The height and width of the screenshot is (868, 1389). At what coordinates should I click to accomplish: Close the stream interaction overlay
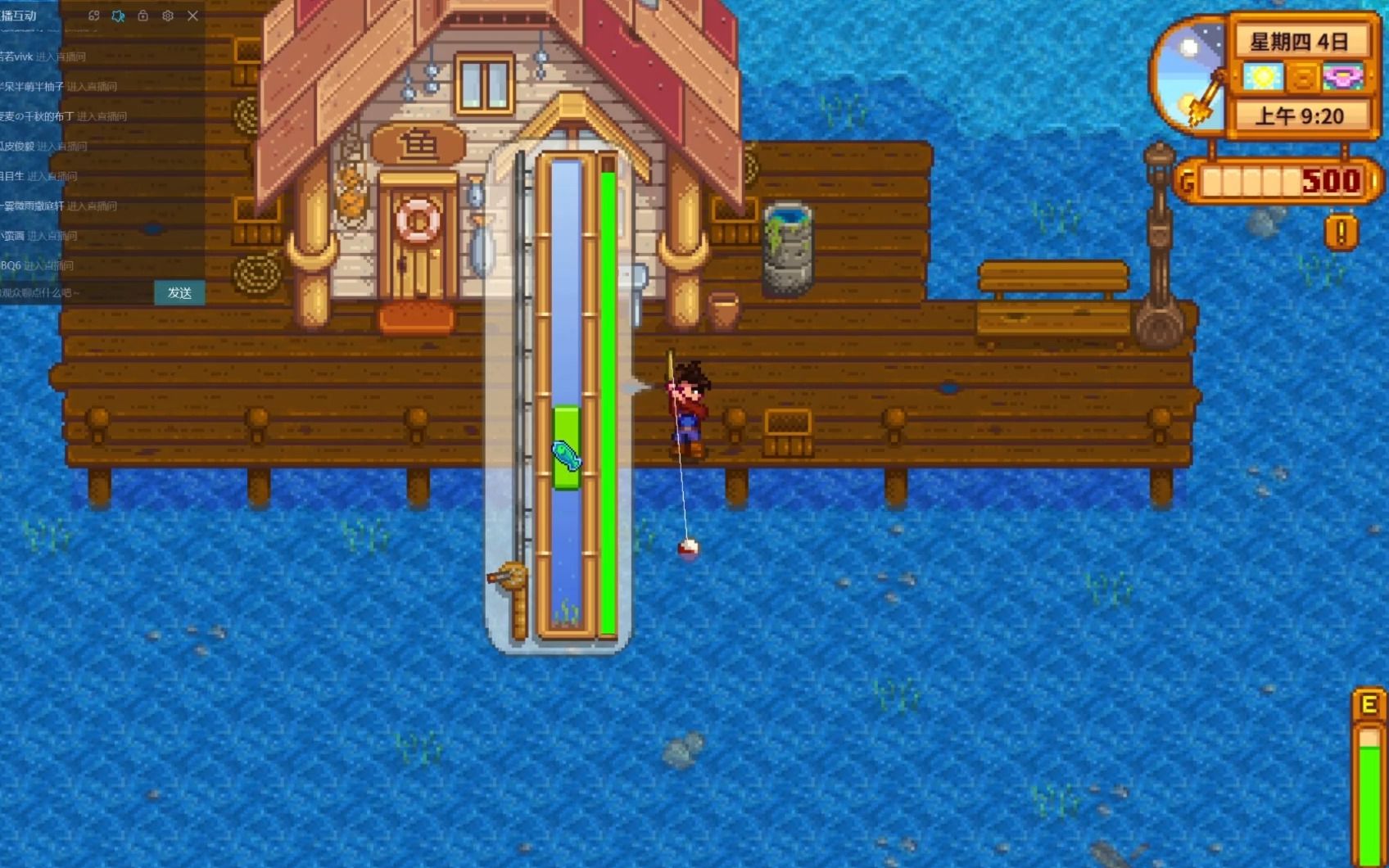click(192, 16)
